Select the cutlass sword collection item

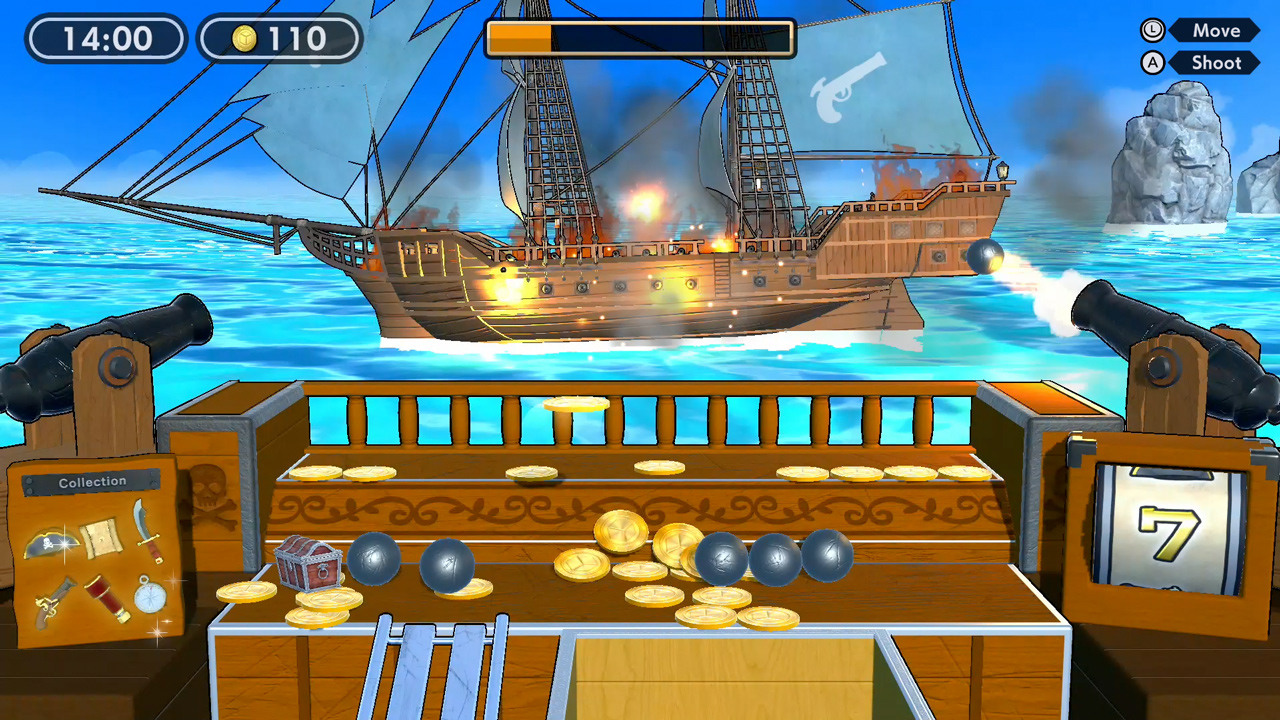148,537
